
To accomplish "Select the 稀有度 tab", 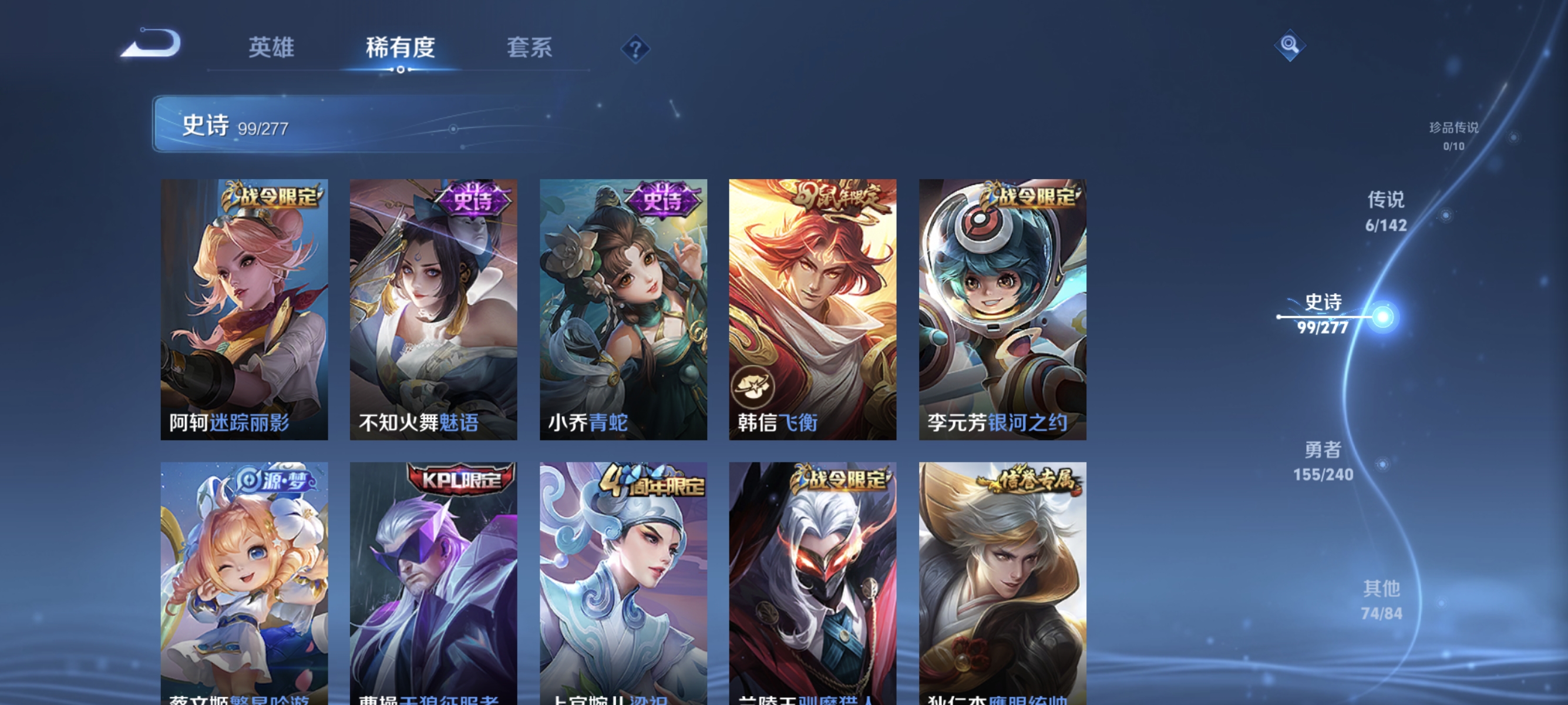I will (x=402, y=49).
